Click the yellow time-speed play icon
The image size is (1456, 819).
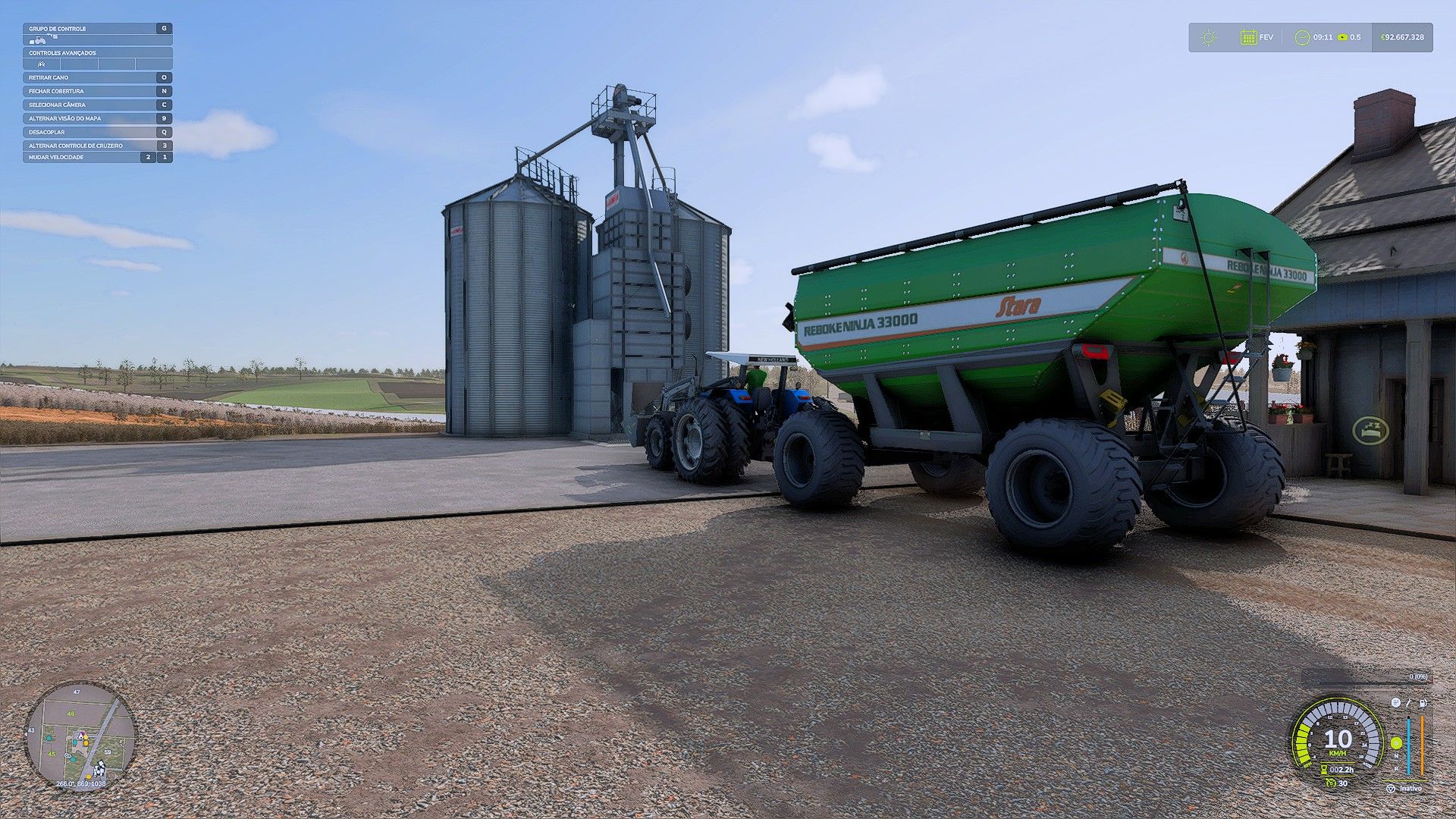pos(1343,37)
